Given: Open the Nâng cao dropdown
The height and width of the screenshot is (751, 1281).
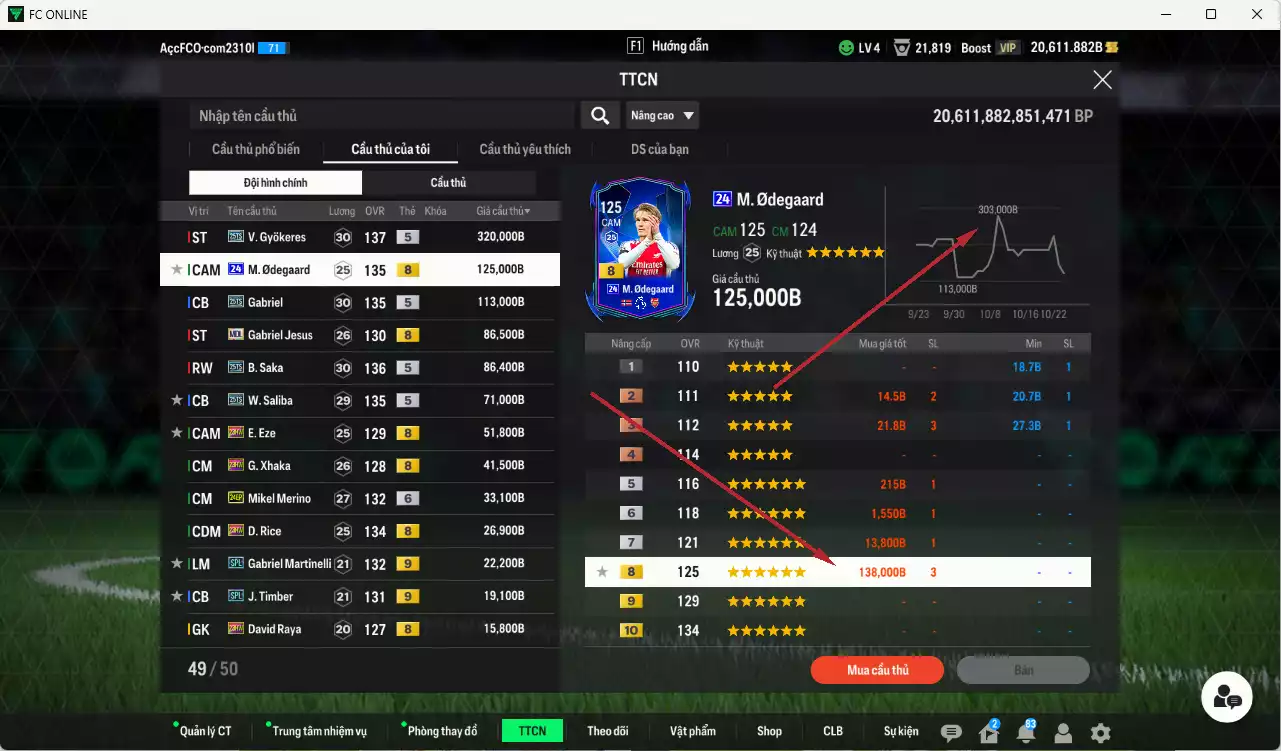Looking at the screenshot, I should (x=663, y=115).
